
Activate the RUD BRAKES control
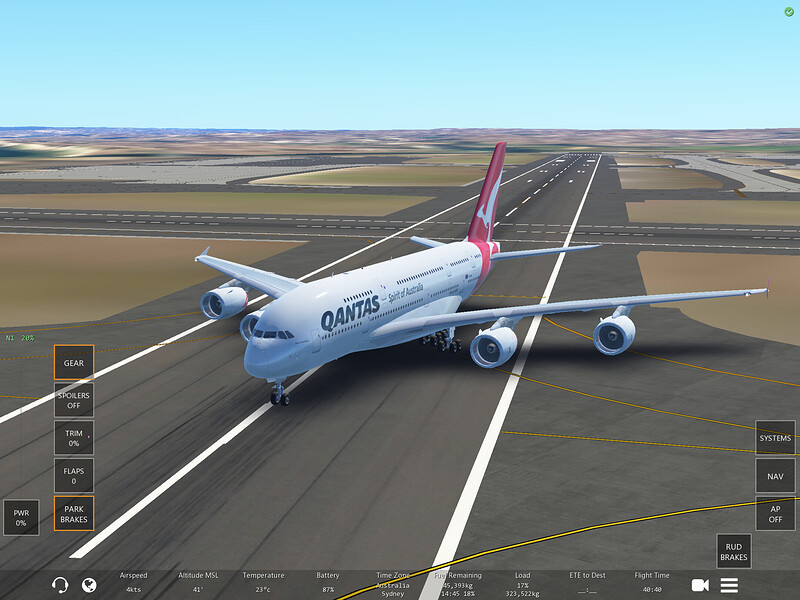click(x=734, y=551)
